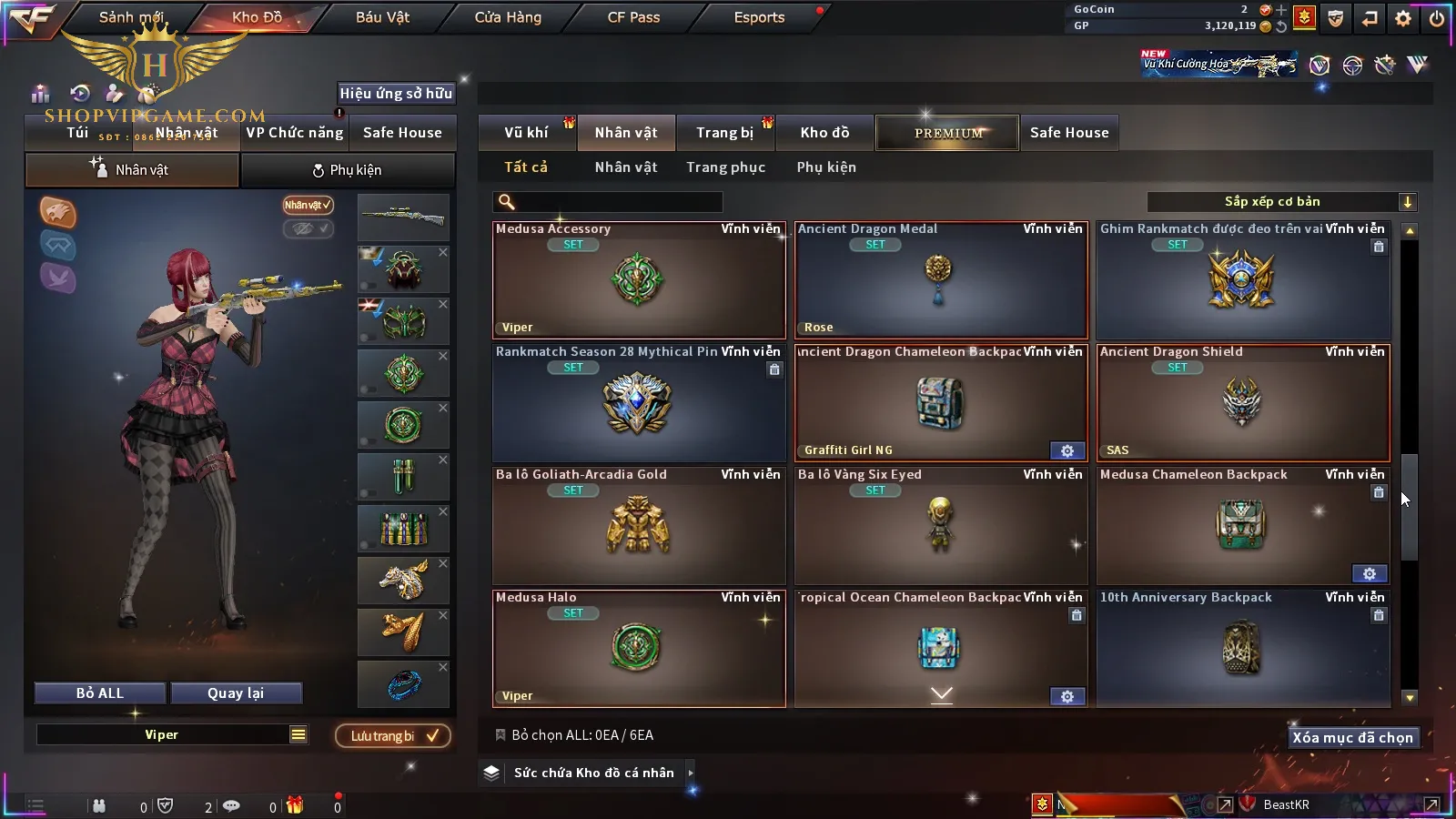Select the 10th Anniversary Backpack
The height and width of the screenshot is (819, 1456).
coord(1242,648)
